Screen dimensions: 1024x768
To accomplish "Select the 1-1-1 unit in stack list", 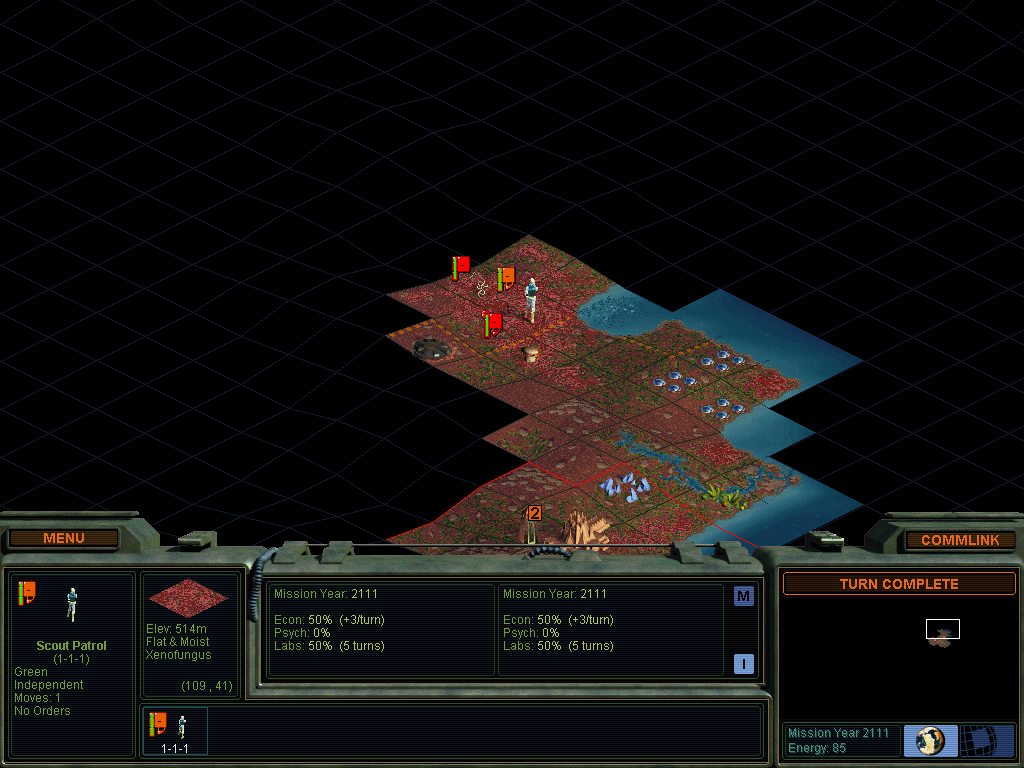I will [x=176, y=730].
